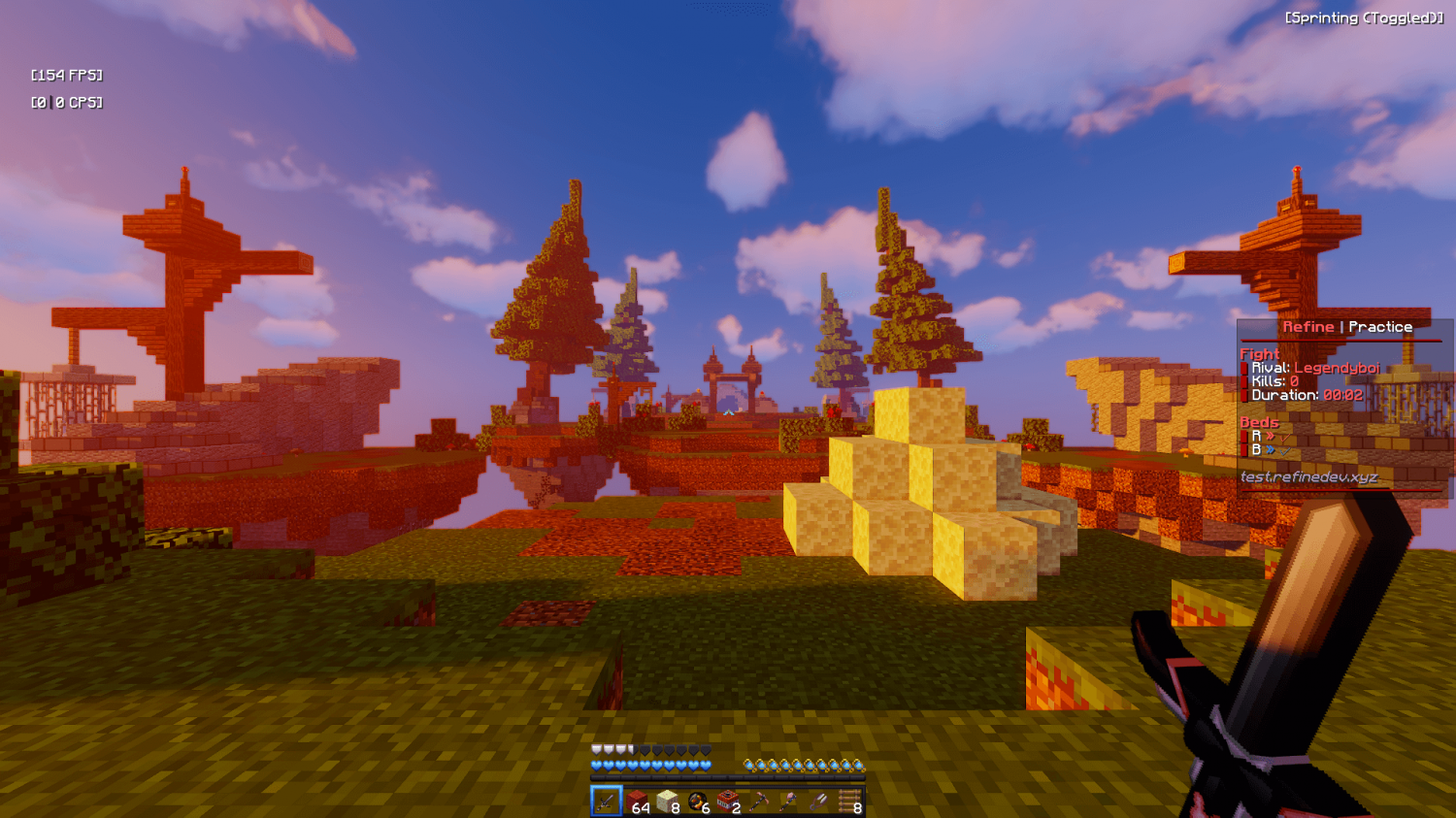
Task: Expand the B bed chevron on the scoreboard
Action: coord(1271,449)
